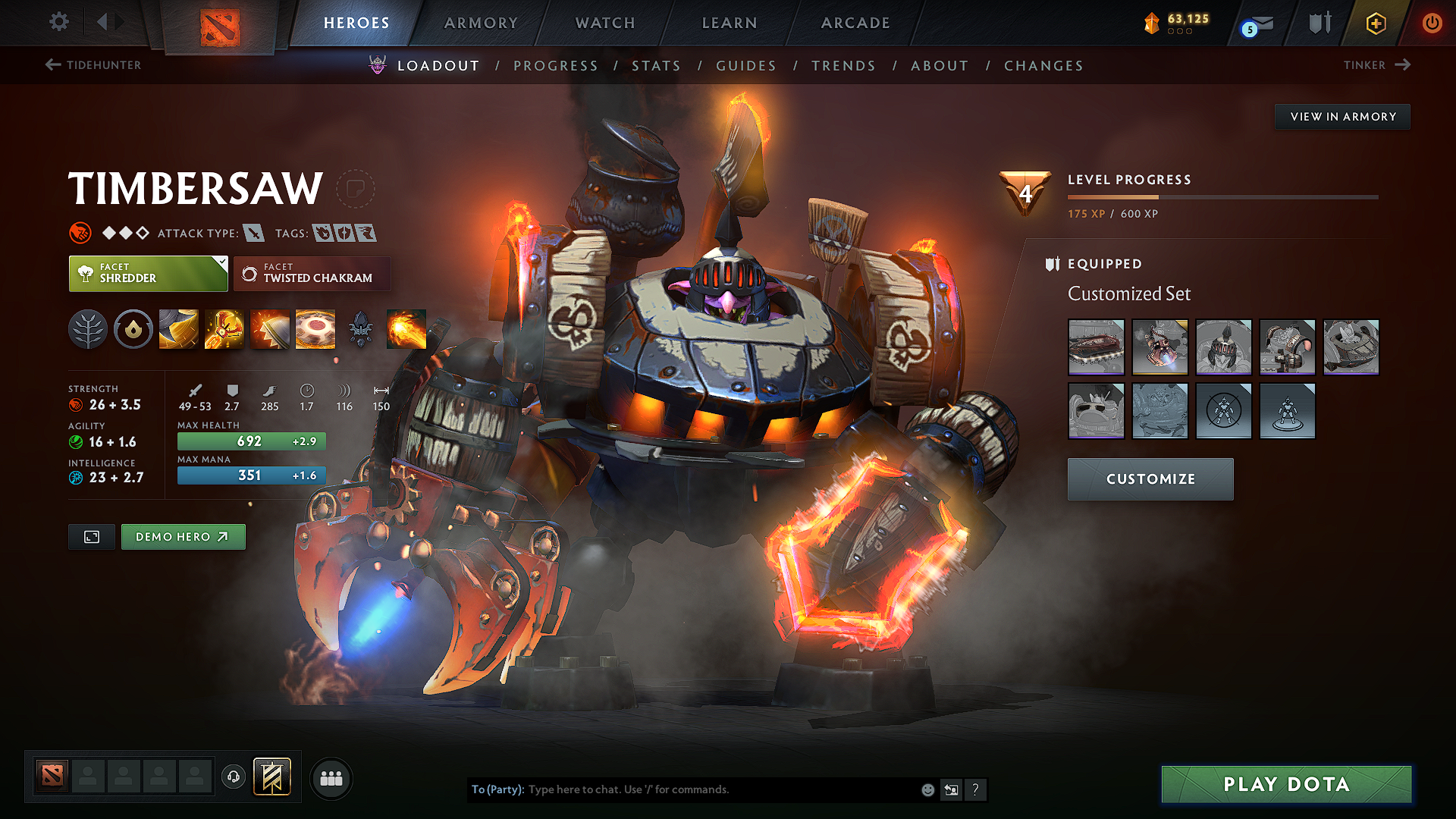Switch between Shredder and Twisted Chakram facets

click(312, 274)
